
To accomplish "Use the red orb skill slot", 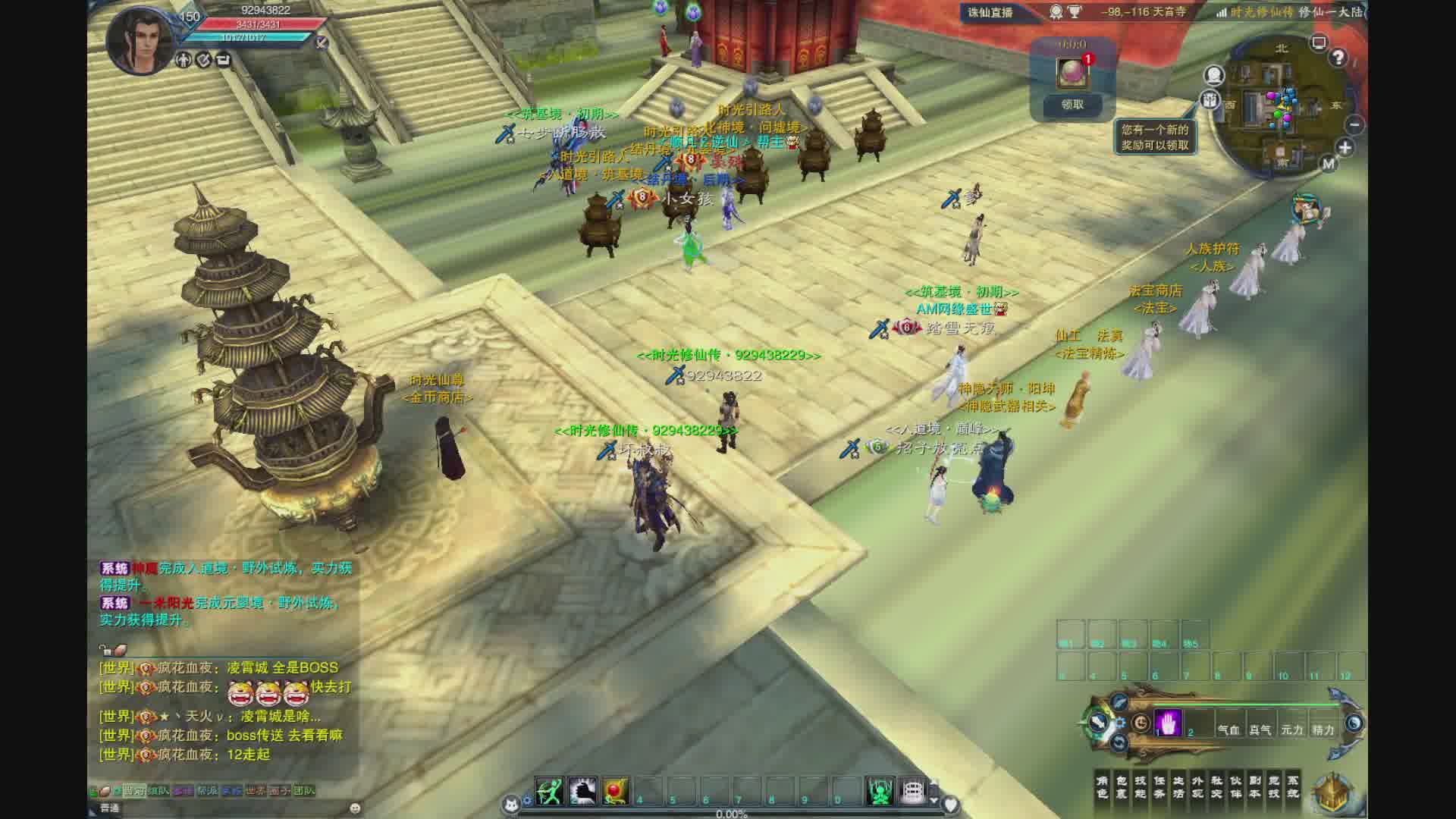I will pos(615,792).
